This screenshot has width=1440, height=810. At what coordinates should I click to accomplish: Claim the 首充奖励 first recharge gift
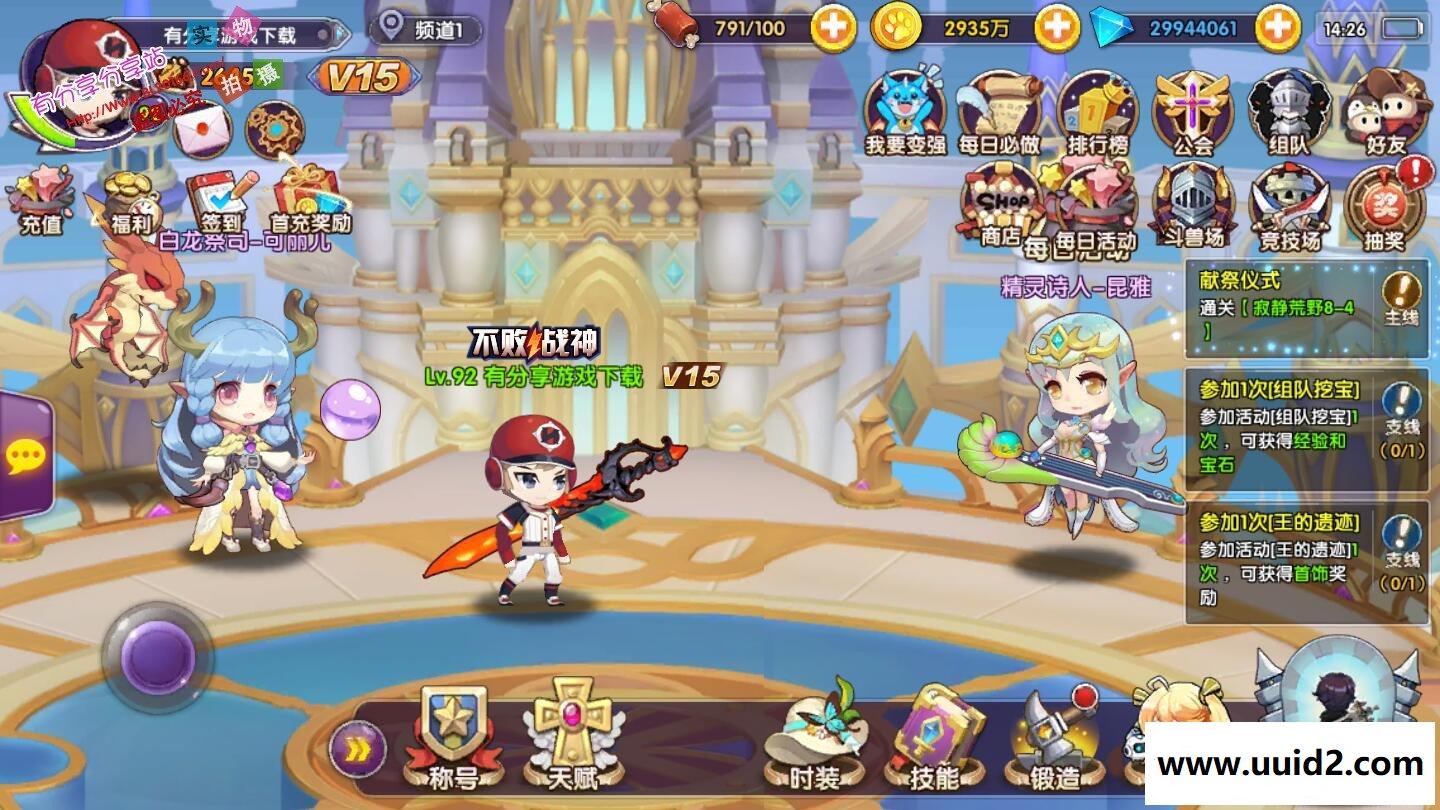coord(310,201)
